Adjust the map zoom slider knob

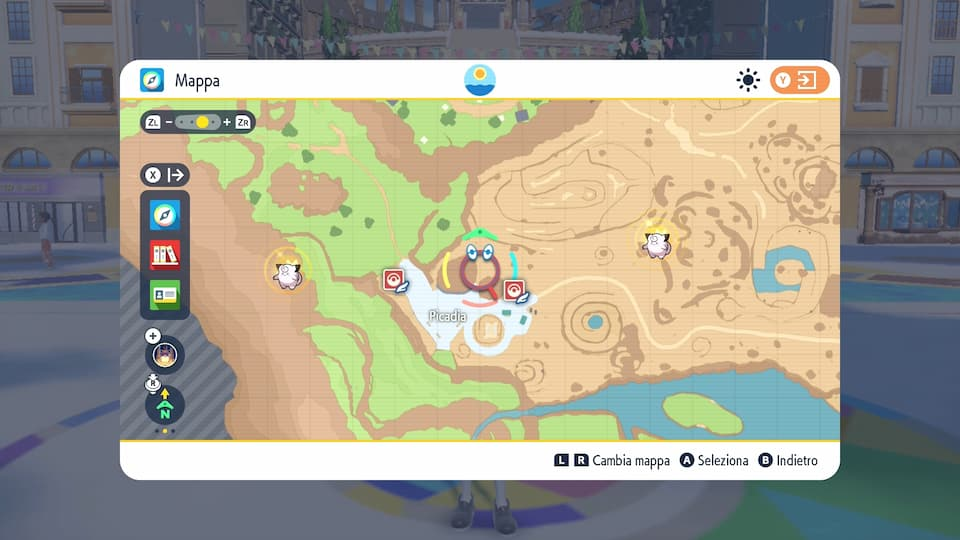(x=202, y=122)
